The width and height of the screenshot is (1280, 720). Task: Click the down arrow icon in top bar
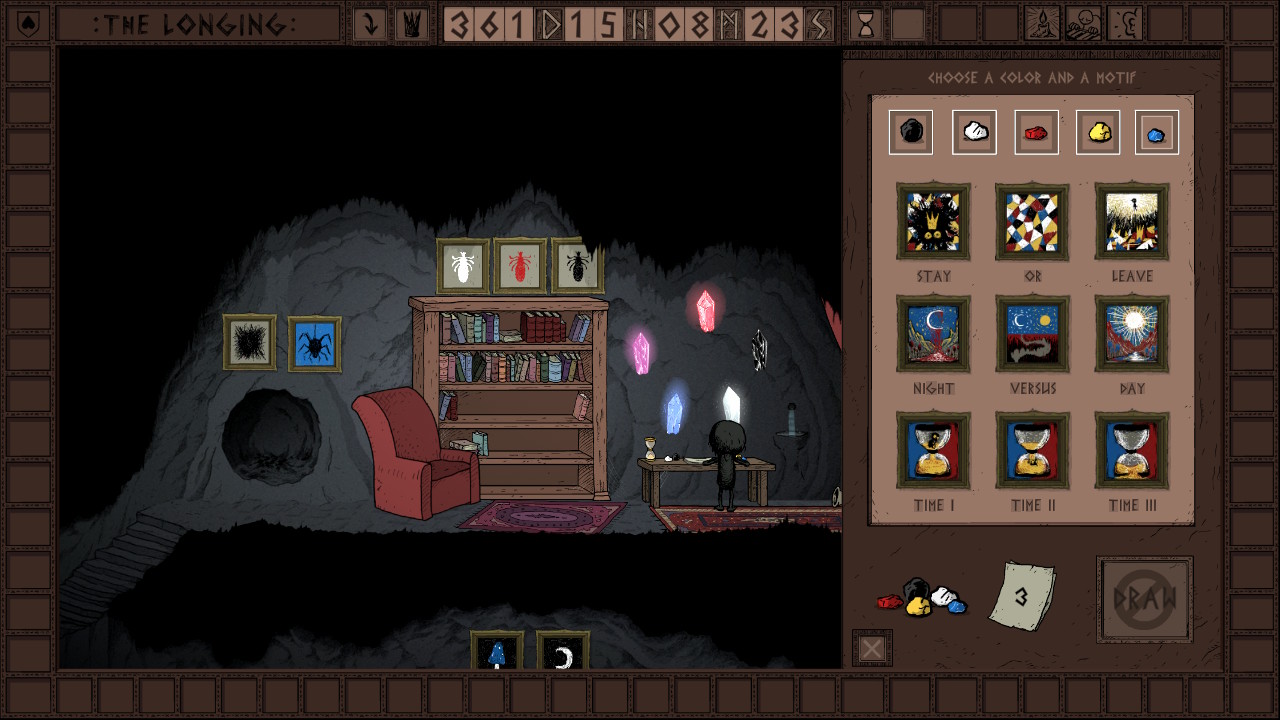[370, 24]
